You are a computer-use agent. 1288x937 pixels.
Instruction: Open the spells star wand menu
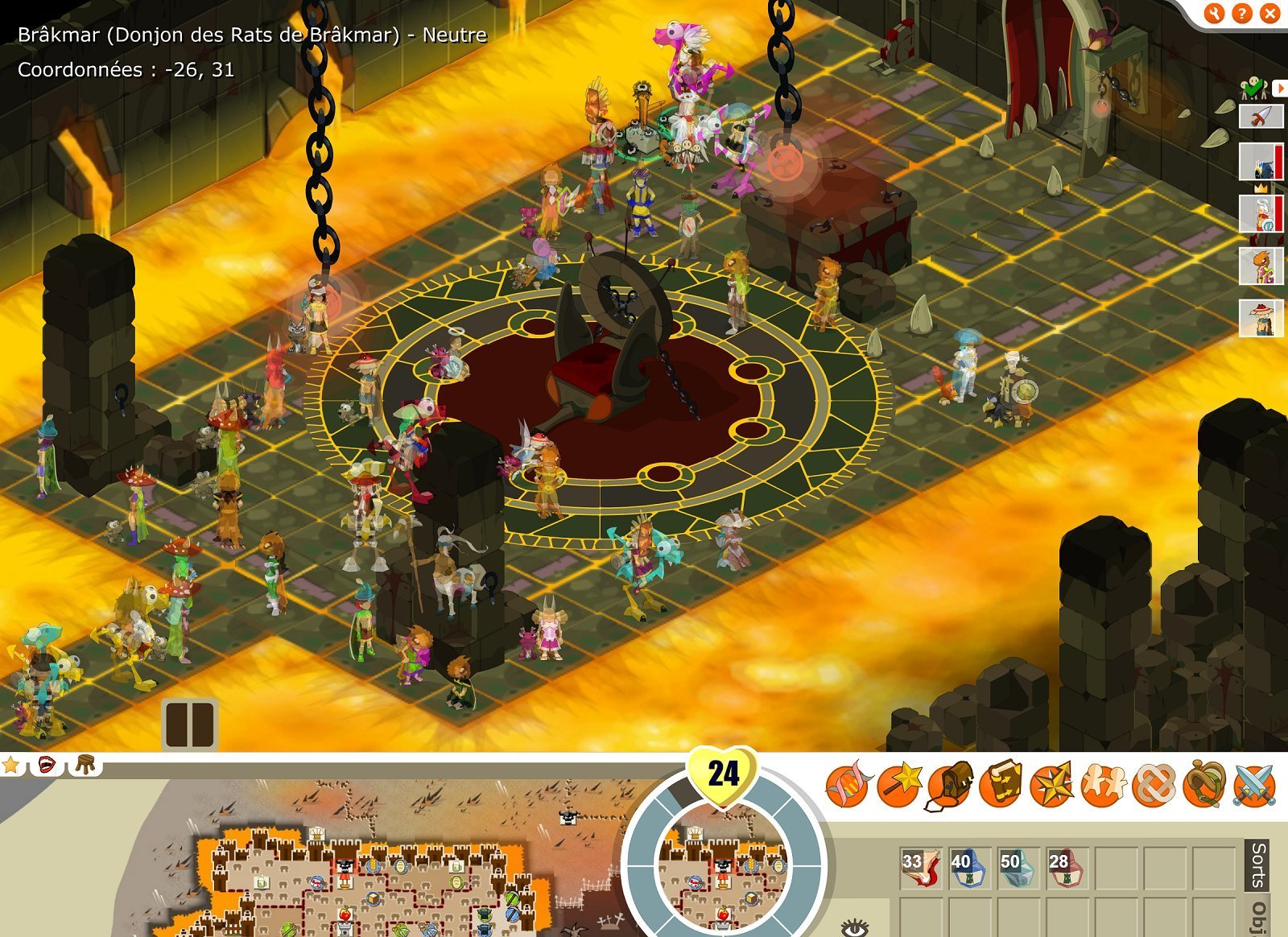[898, 783]
